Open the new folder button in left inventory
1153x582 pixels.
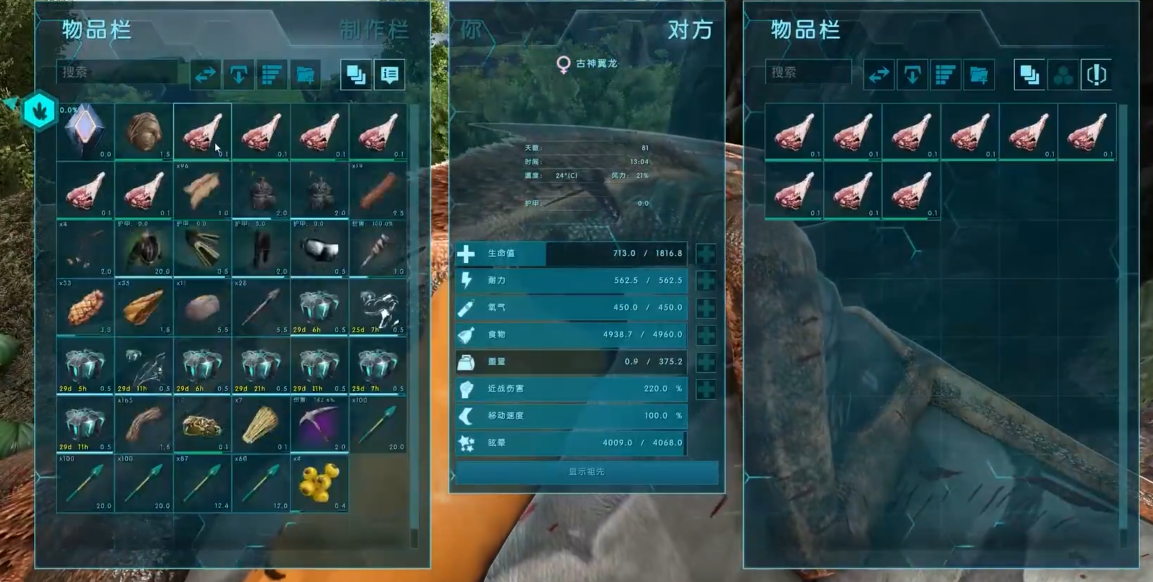point(306,74)
